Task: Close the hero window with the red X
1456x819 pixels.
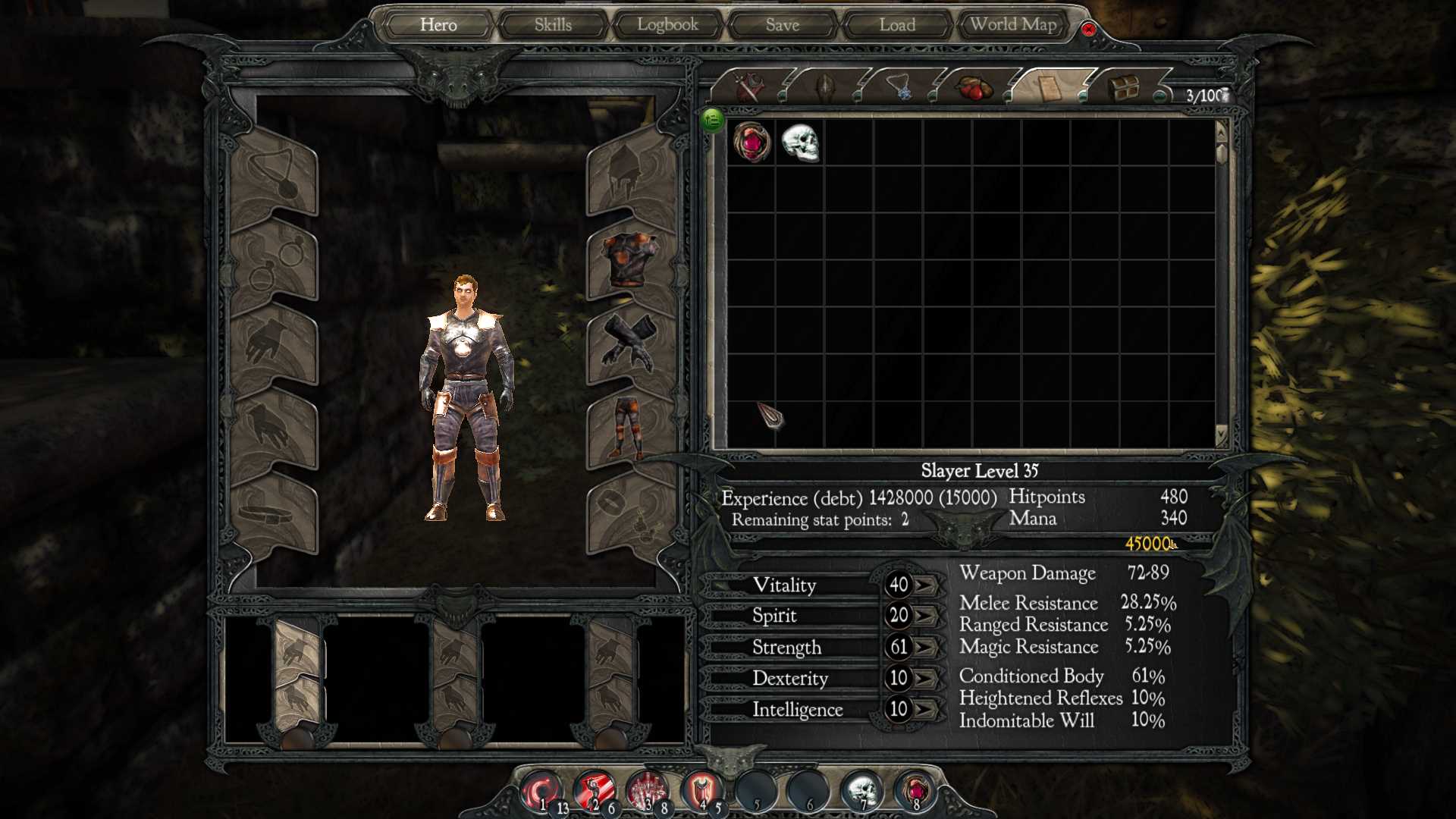Action: click(x=1088, y=30)
